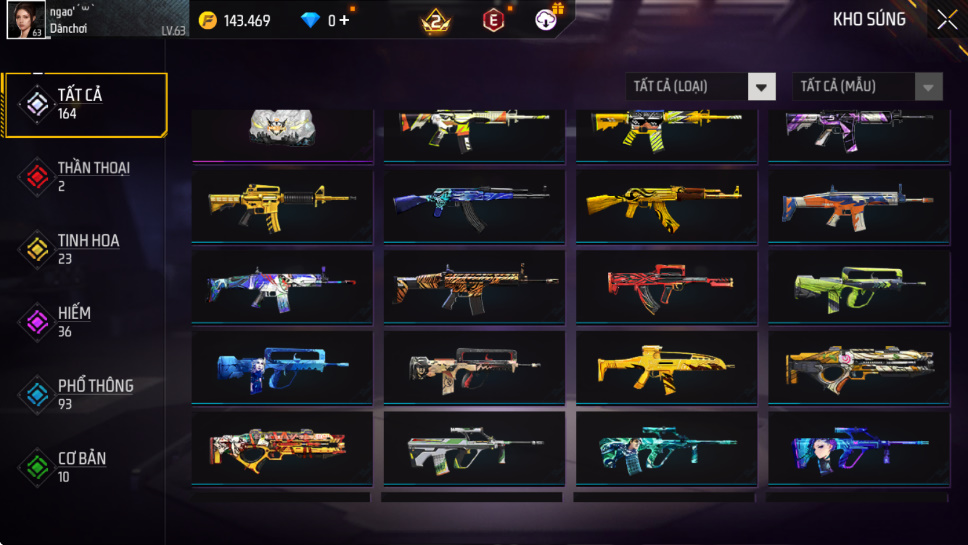Image resolution: width=968 pixels, height=545 pixels.
Task: Open the Tất Cả (Loại) type dropdown
Action: pyautogui.click(x=701, y=87)
